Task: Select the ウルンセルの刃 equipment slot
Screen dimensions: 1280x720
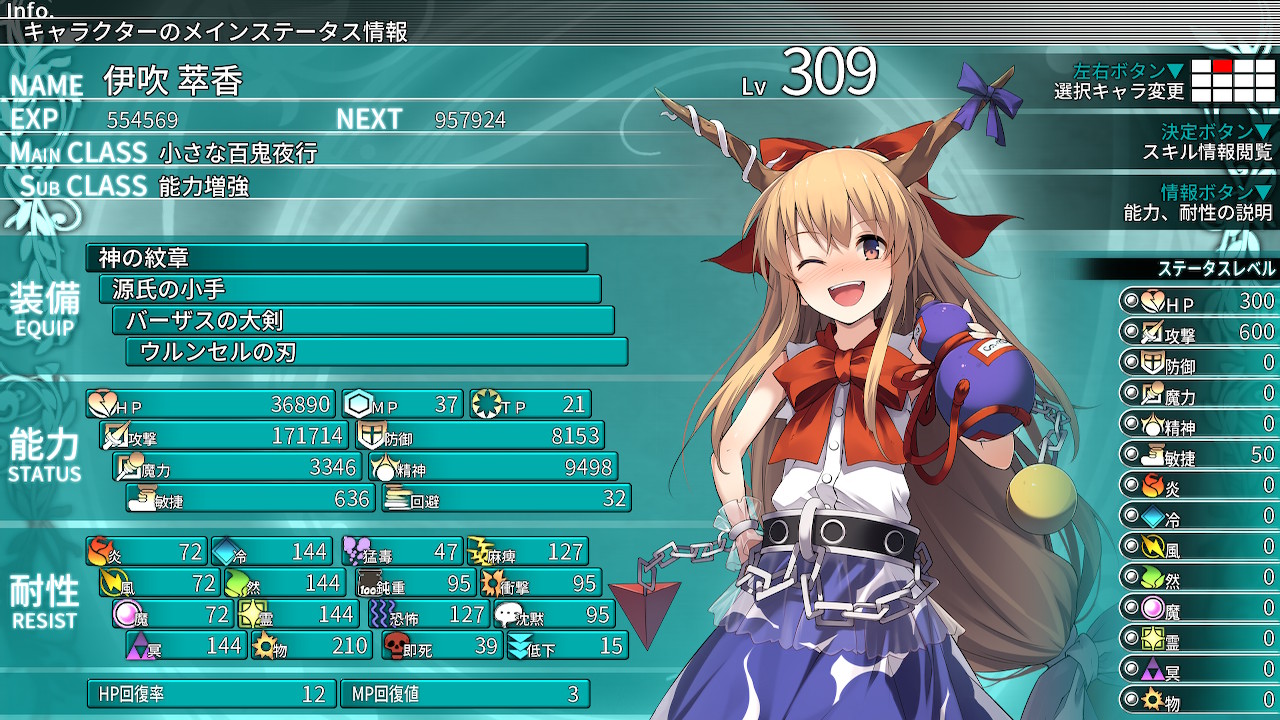Action: tap(376, 351)
